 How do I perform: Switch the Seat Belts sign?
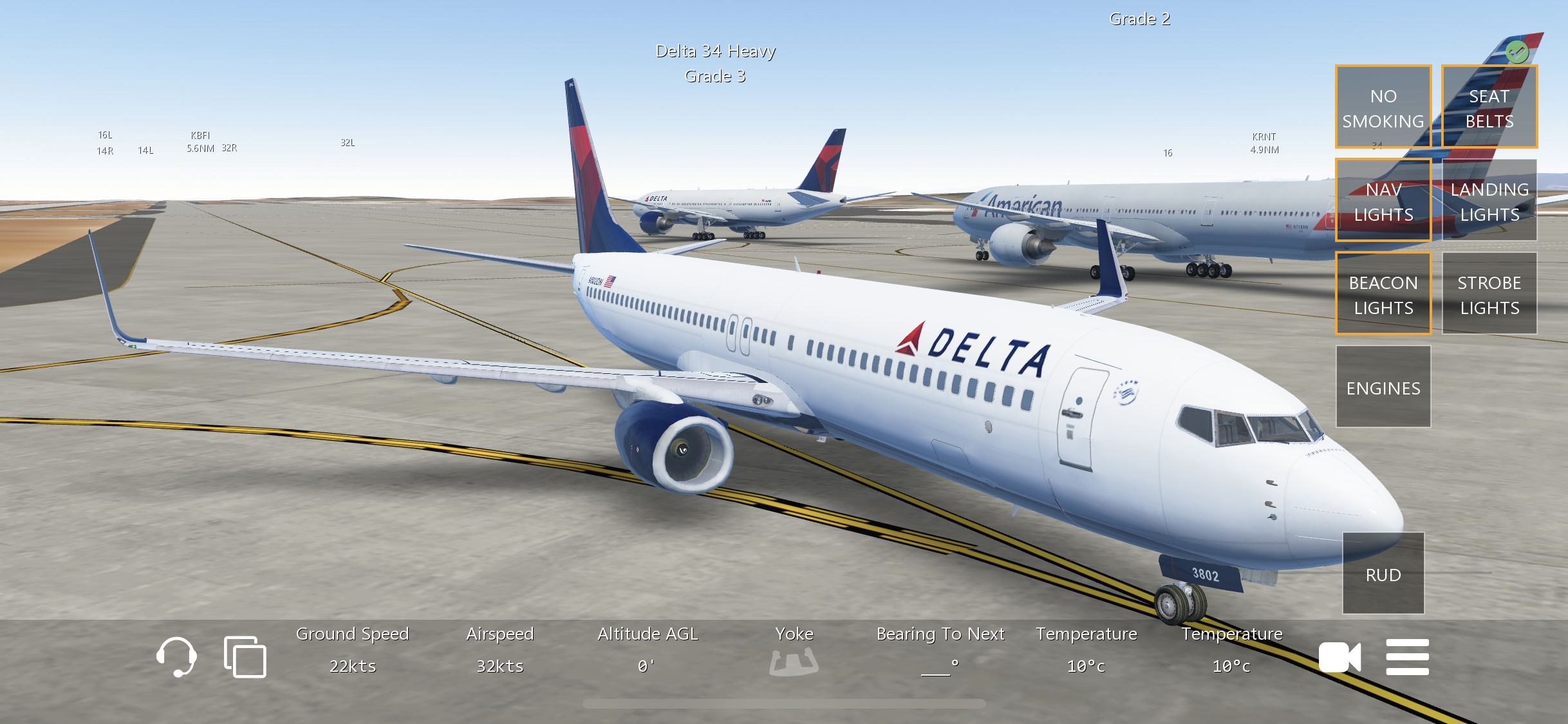[1489, 107]
